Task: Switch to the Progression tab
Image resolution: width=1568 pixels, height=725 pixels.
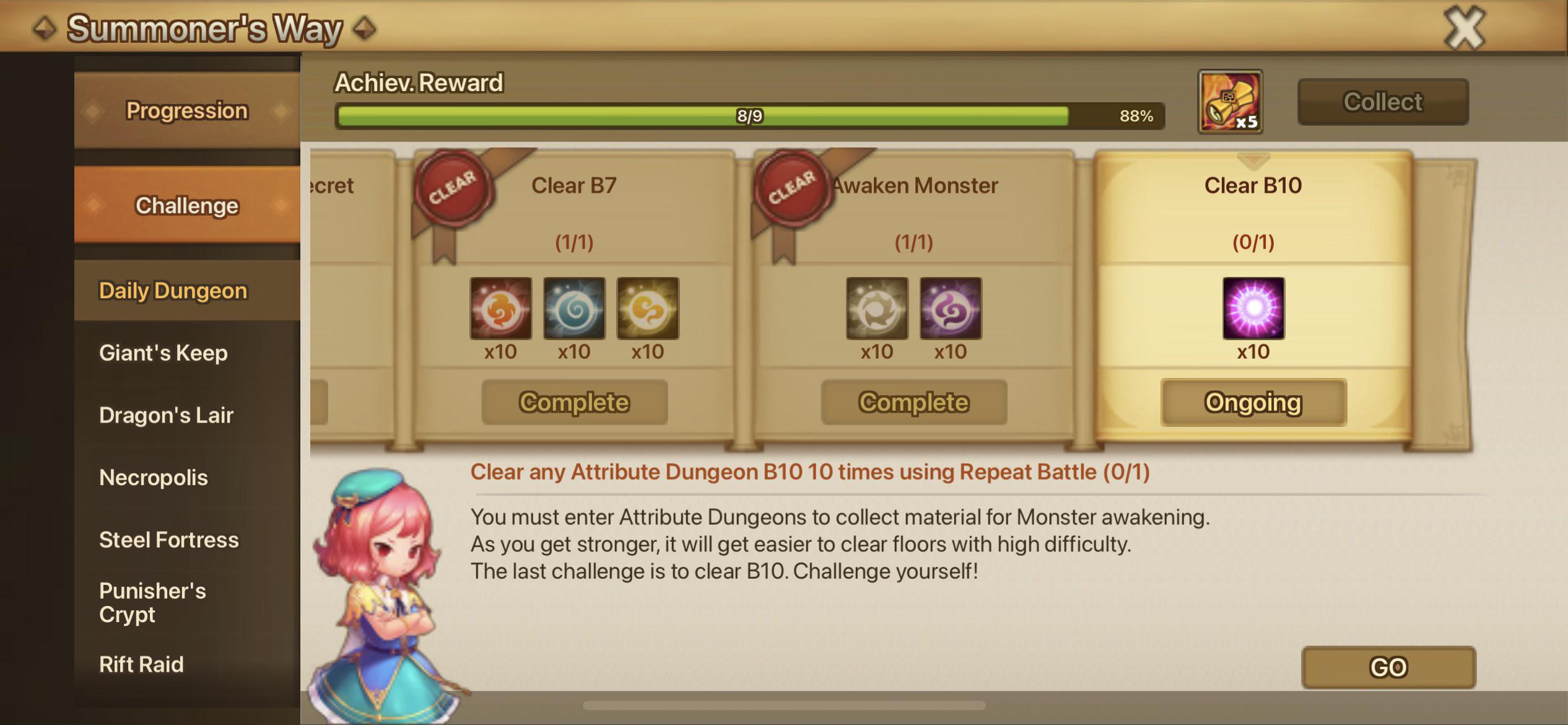Action: (x=187, y=110)
